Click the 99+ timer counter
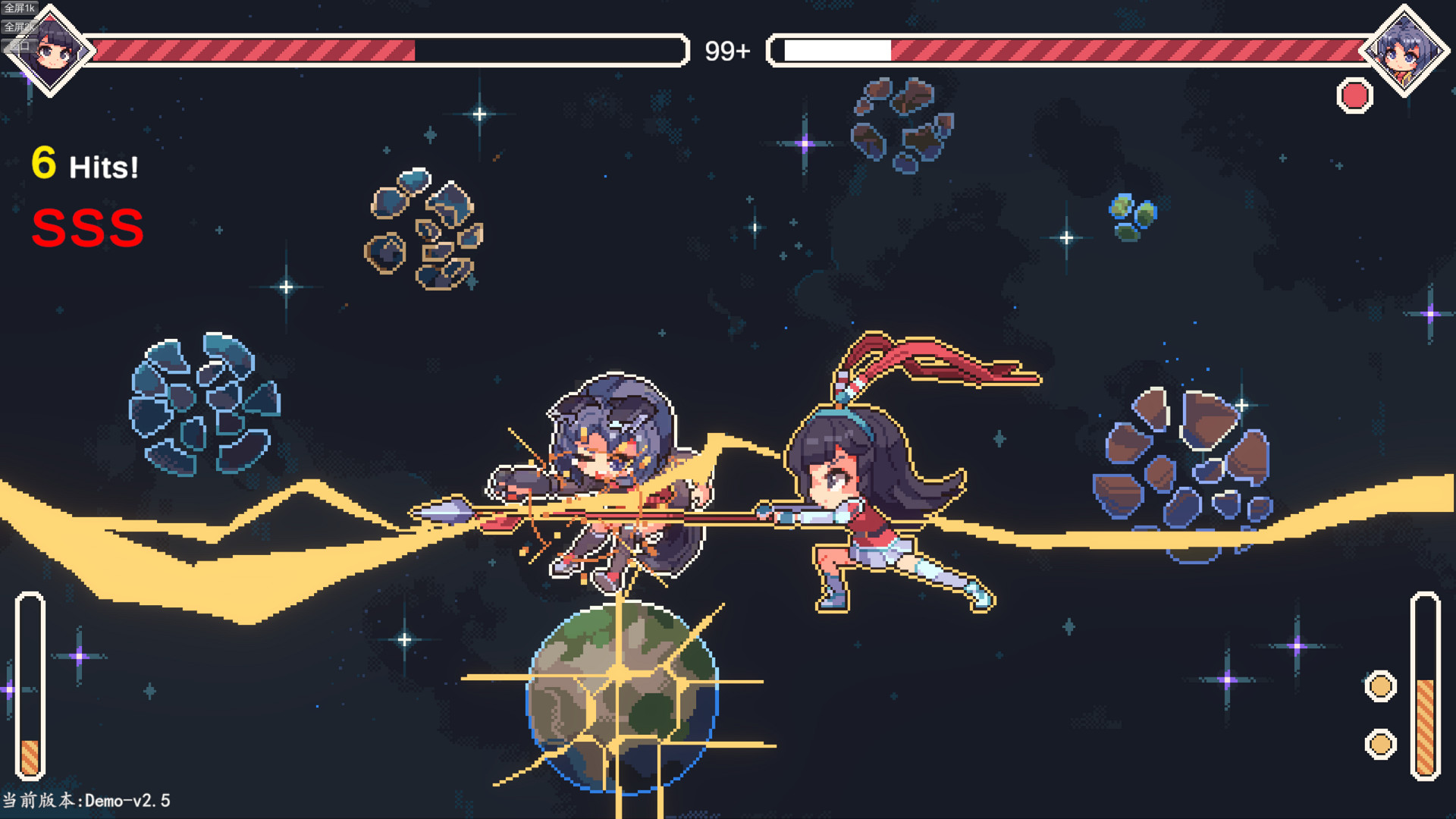 [727, 52]
